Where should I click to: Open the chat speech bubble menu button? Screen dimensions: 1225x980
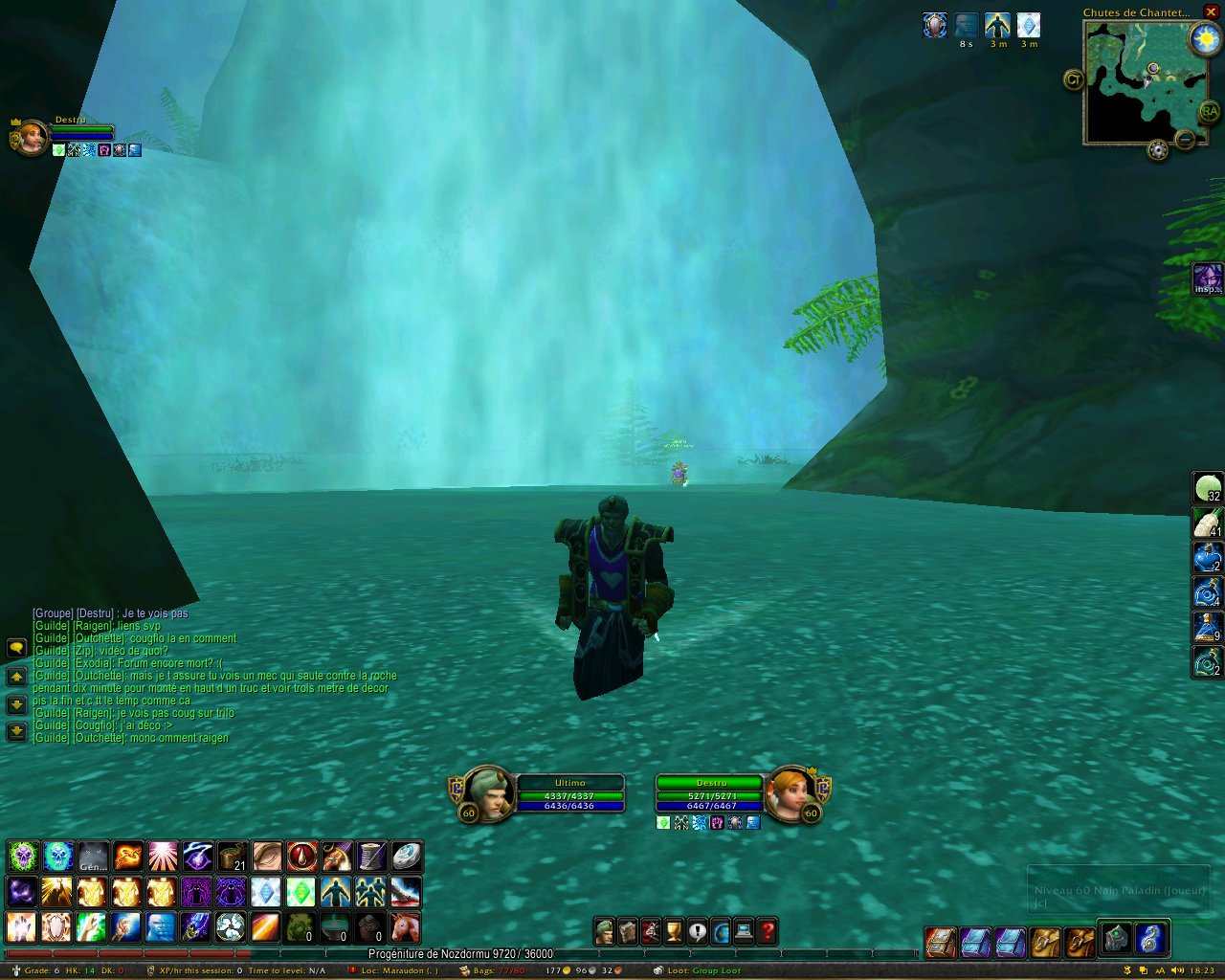[x=16, y=648]
